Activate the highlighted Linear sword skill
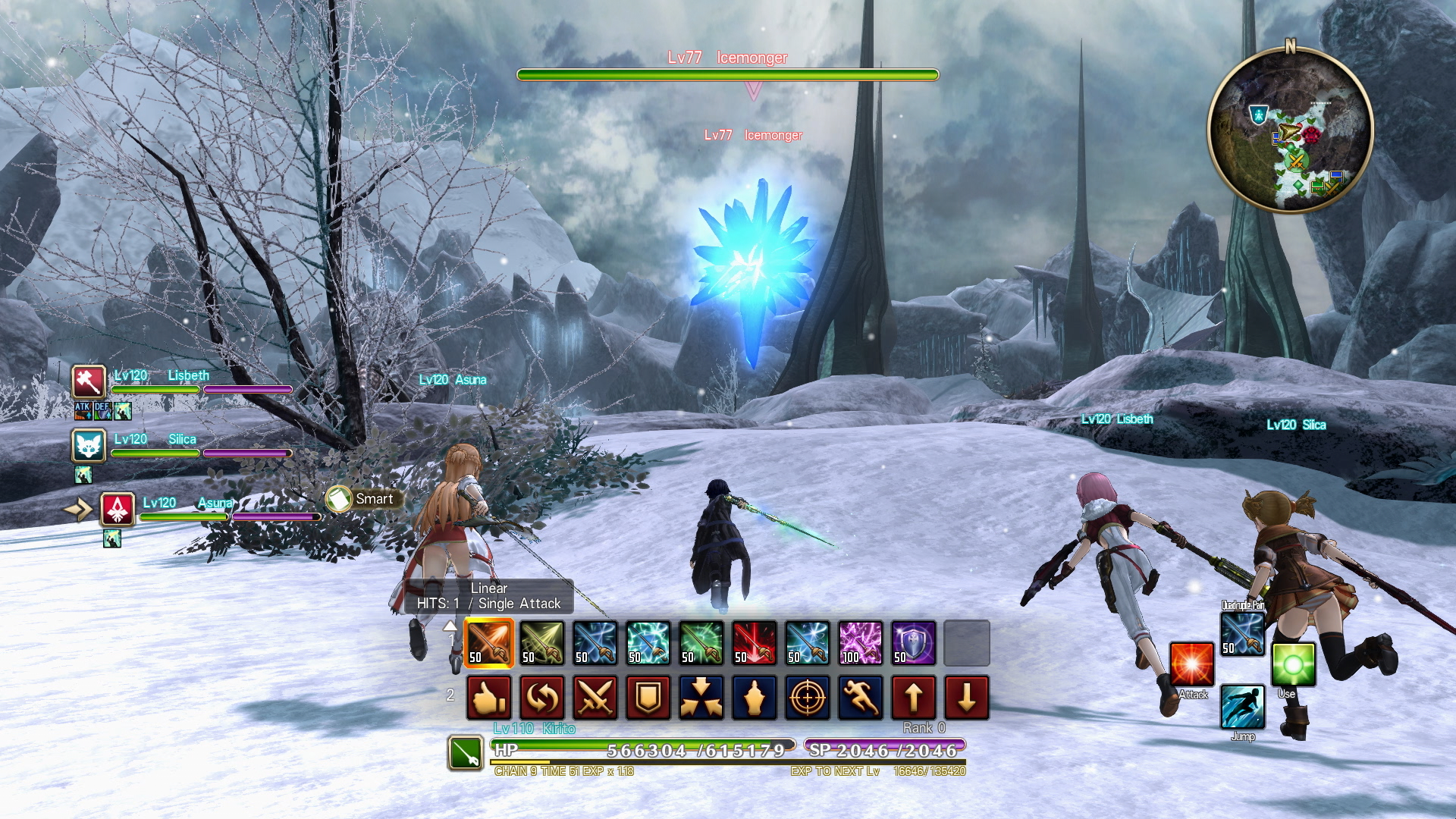Viewport: 1456px width, 819px height. (489, 643)
